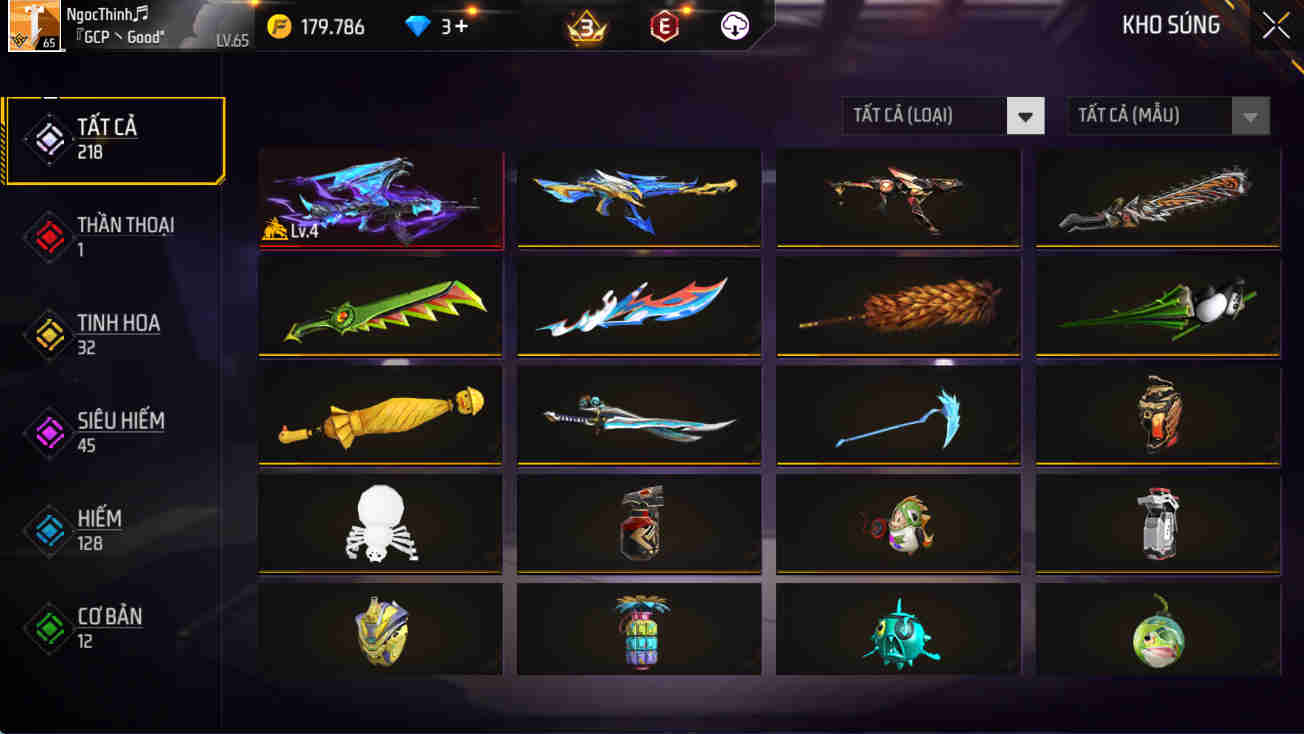Select the purple dragon Lv.4 weapon skin

pos(380,196)
